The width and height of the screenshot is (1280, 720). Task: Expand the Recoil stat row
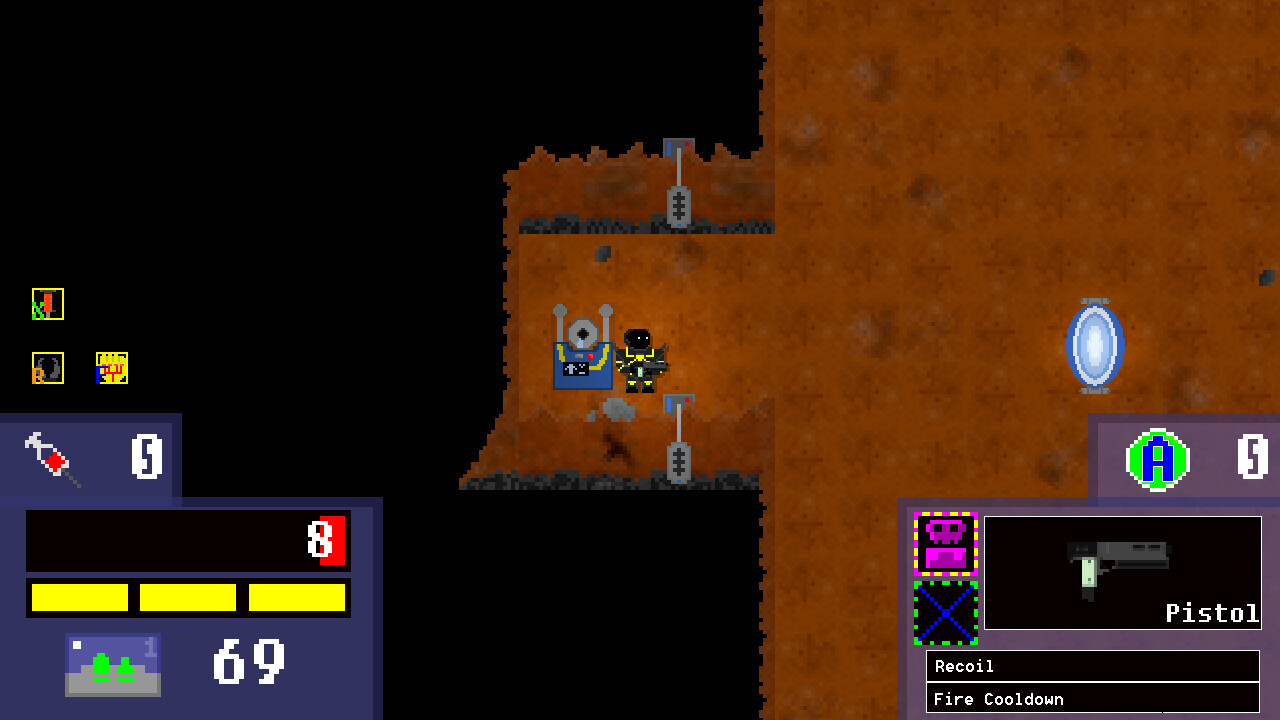click(x=1093, y=666)
